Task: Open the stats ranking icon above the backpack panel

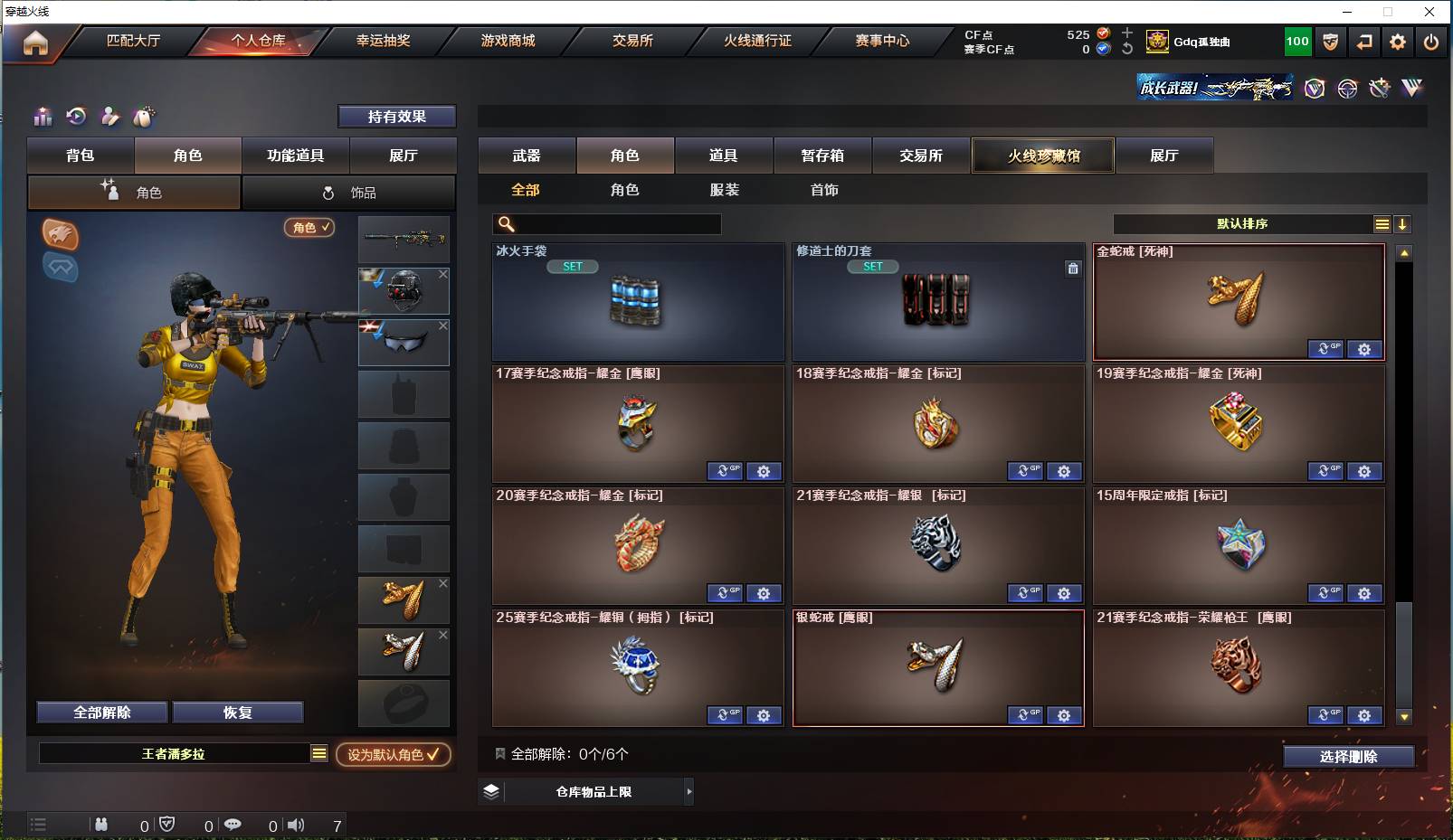Action: click(42, 117)
